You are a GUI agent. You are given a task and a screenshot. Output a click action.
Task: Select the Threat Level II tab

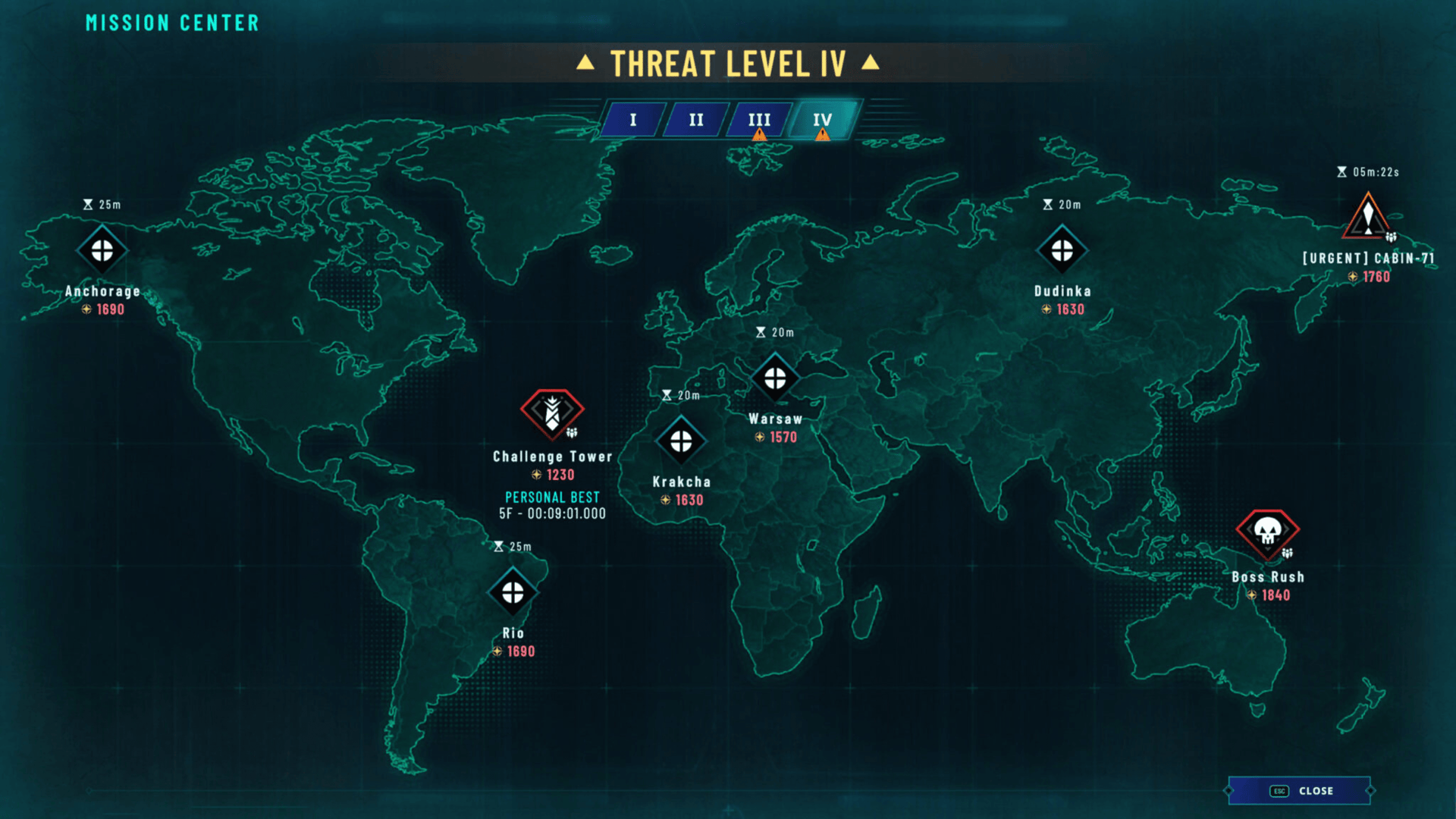[696, 120]
